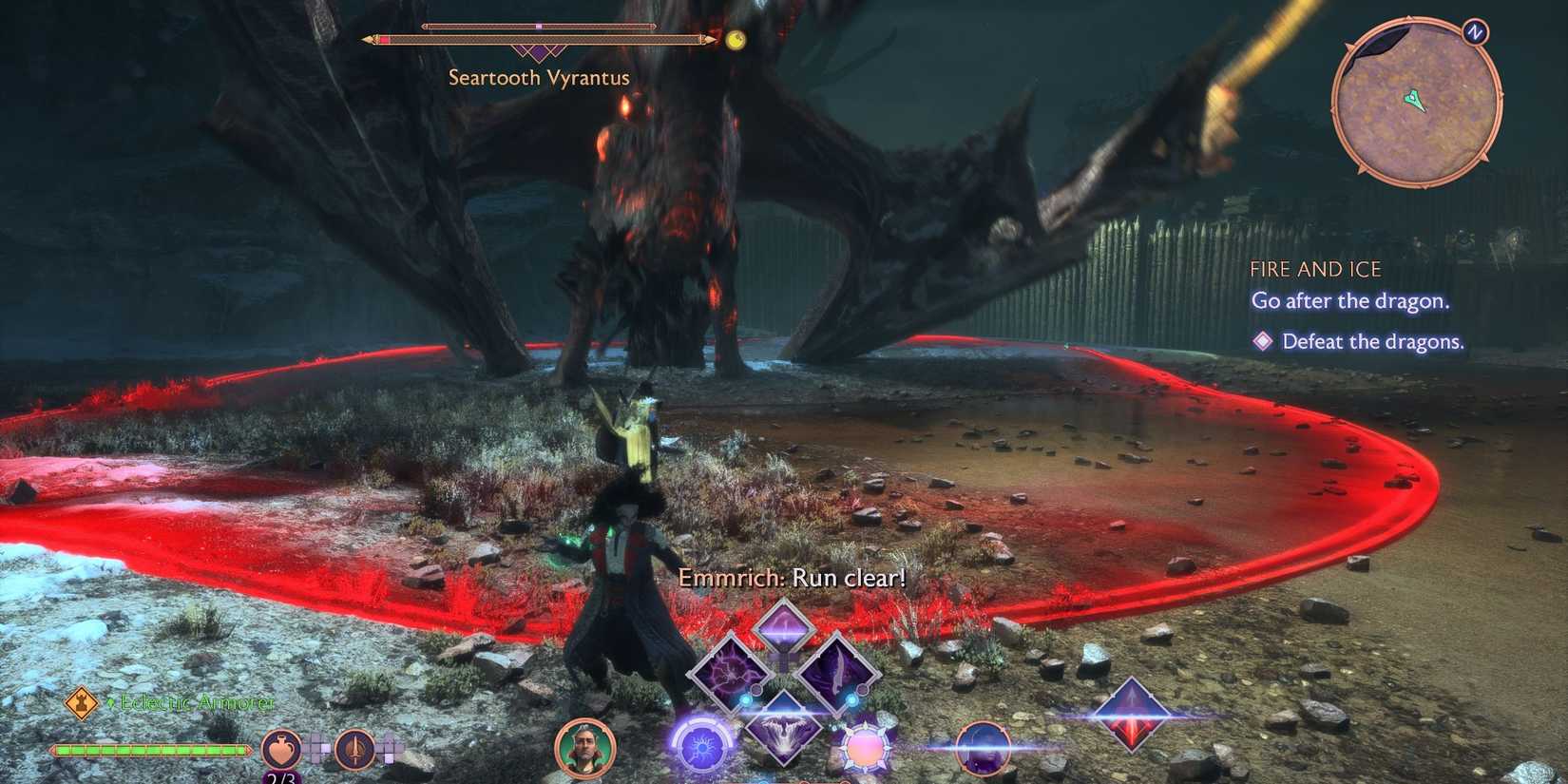The height and width of the screenshot is (784, 1568).
Task: Click the Eclectic Armorer reward diamond icon
Action: coord(81,704)
